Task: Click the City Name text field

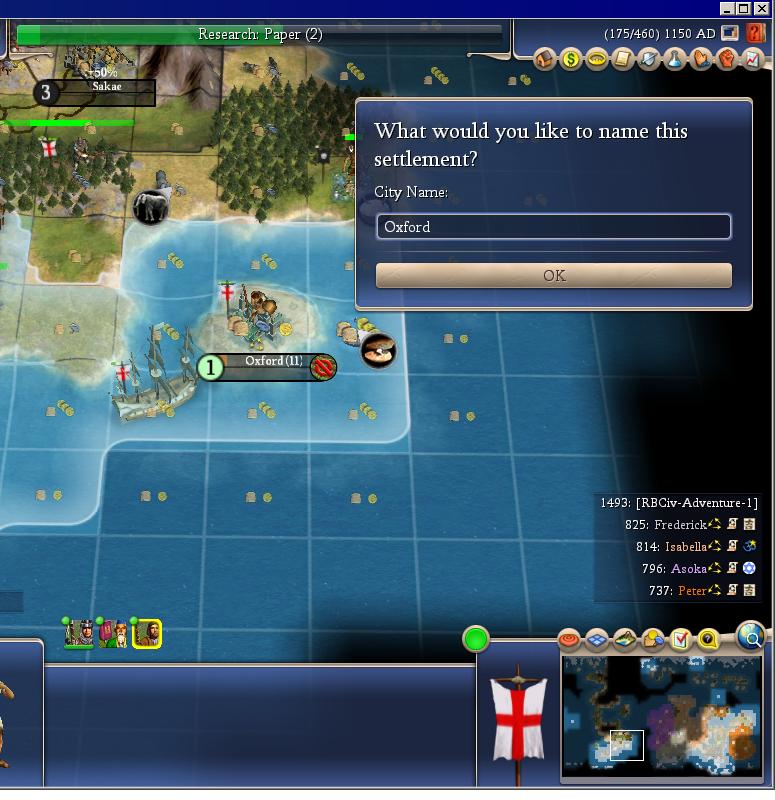Action: (553, 227)
